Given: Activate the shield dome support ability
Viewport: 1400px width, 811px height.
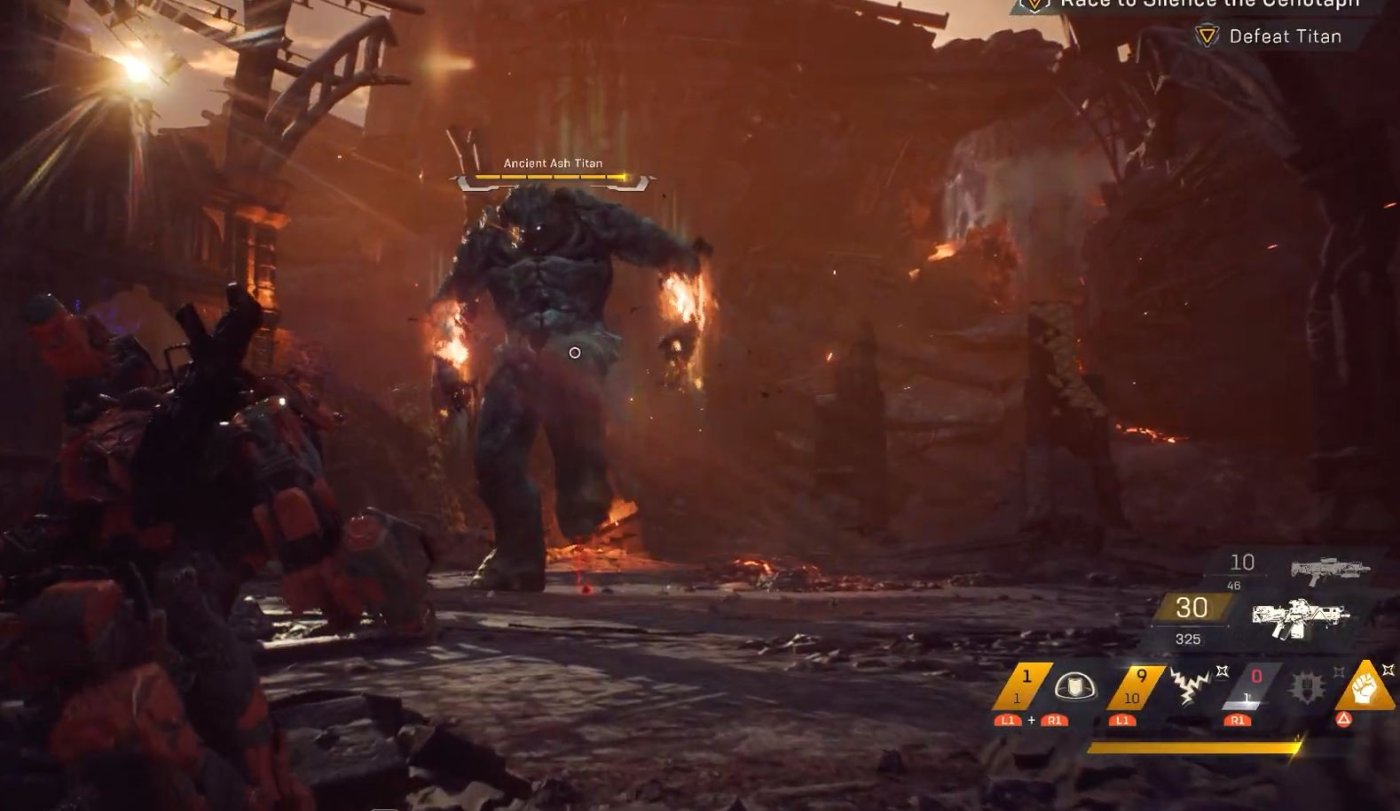Looking at the screenshot, I should coord(1075,686).
